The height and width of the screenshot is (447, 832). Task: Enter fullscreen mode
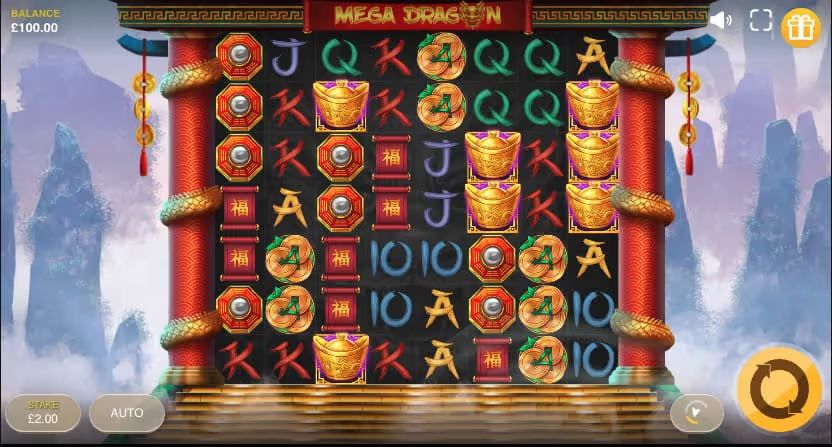[x=760, y=20]
